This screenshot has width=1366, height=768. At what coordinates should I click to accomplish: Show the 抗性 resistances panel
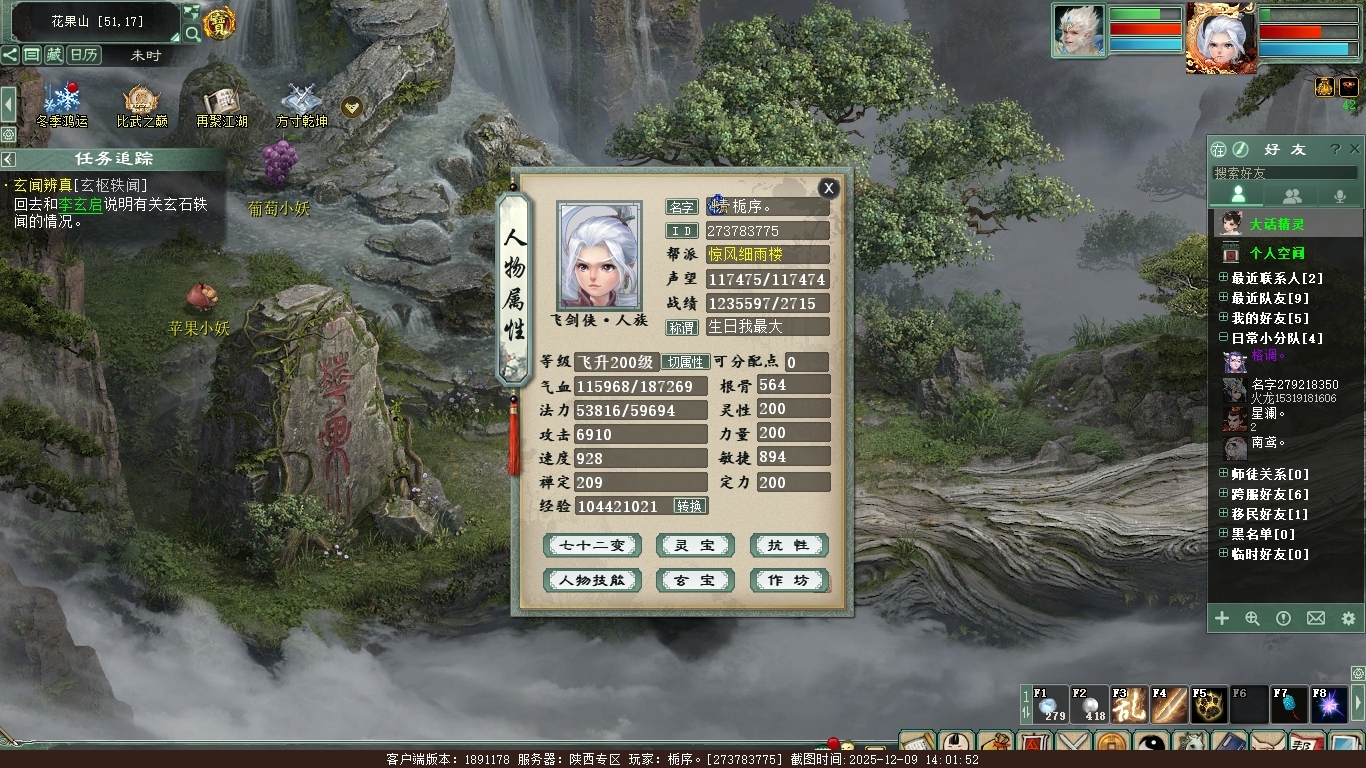[789, 546]
